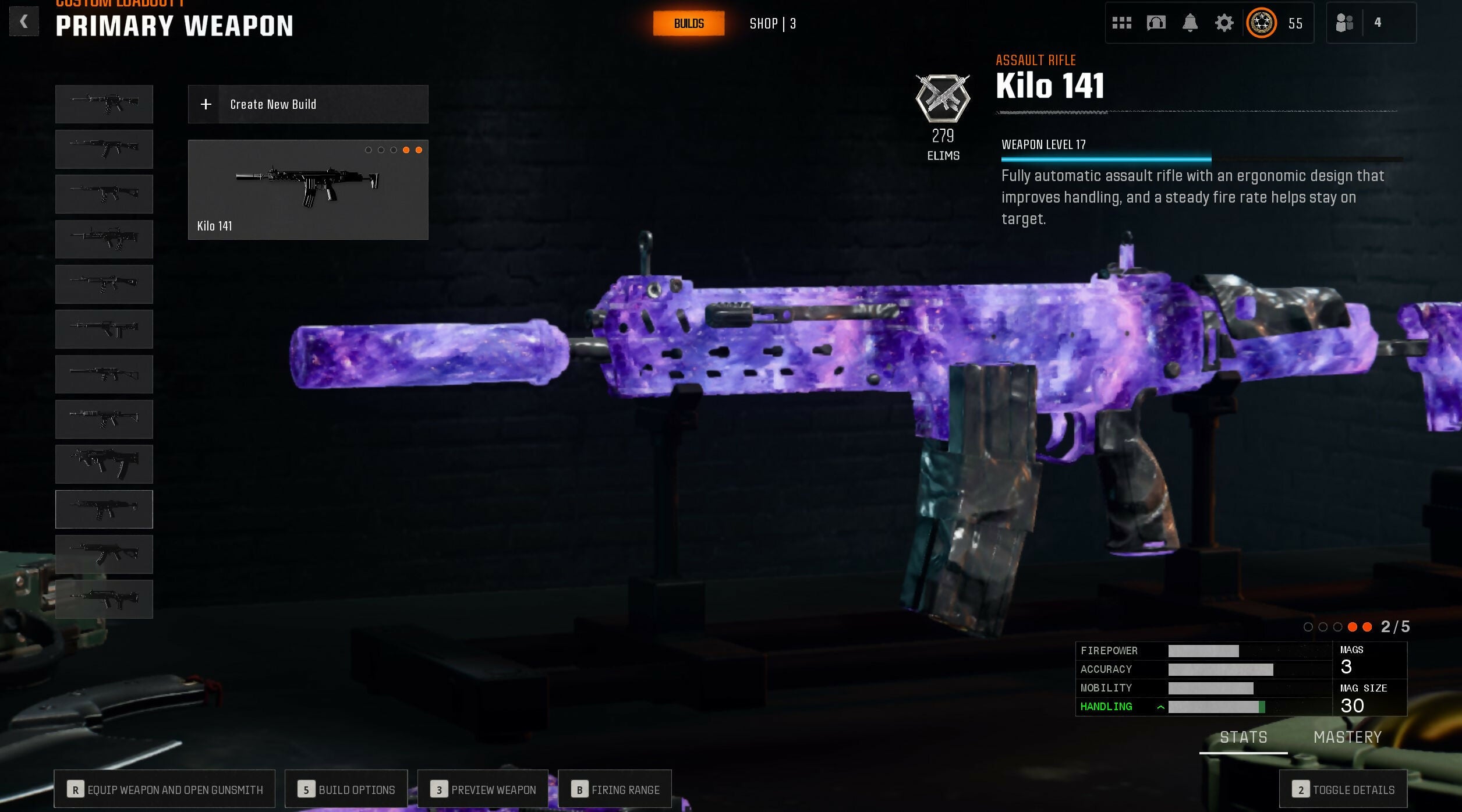Select the Kilo 141 build card
The image size is (1462, 812).
click(307, 189)
